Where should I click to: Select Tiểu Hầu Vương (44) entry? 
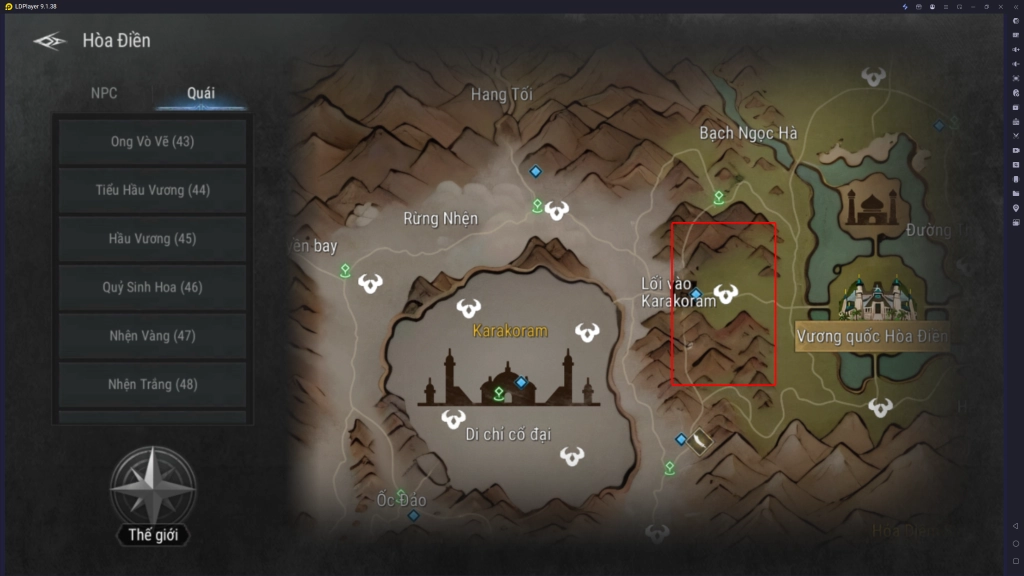click(x=153, y=190)
